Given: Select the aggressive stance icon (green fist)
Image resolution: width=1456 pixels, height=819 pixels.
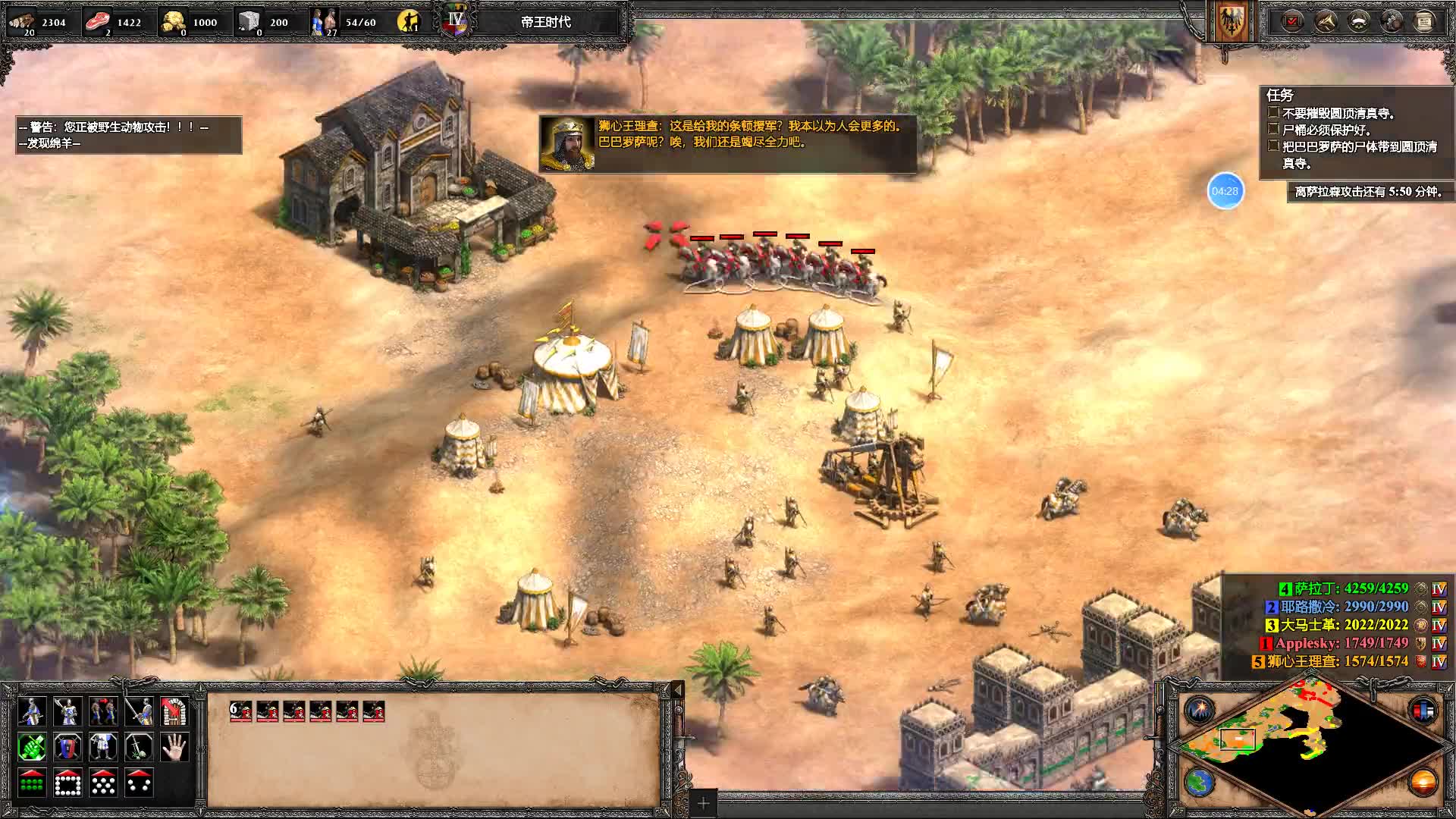Looking at the screenshot, I should [32, 748].
